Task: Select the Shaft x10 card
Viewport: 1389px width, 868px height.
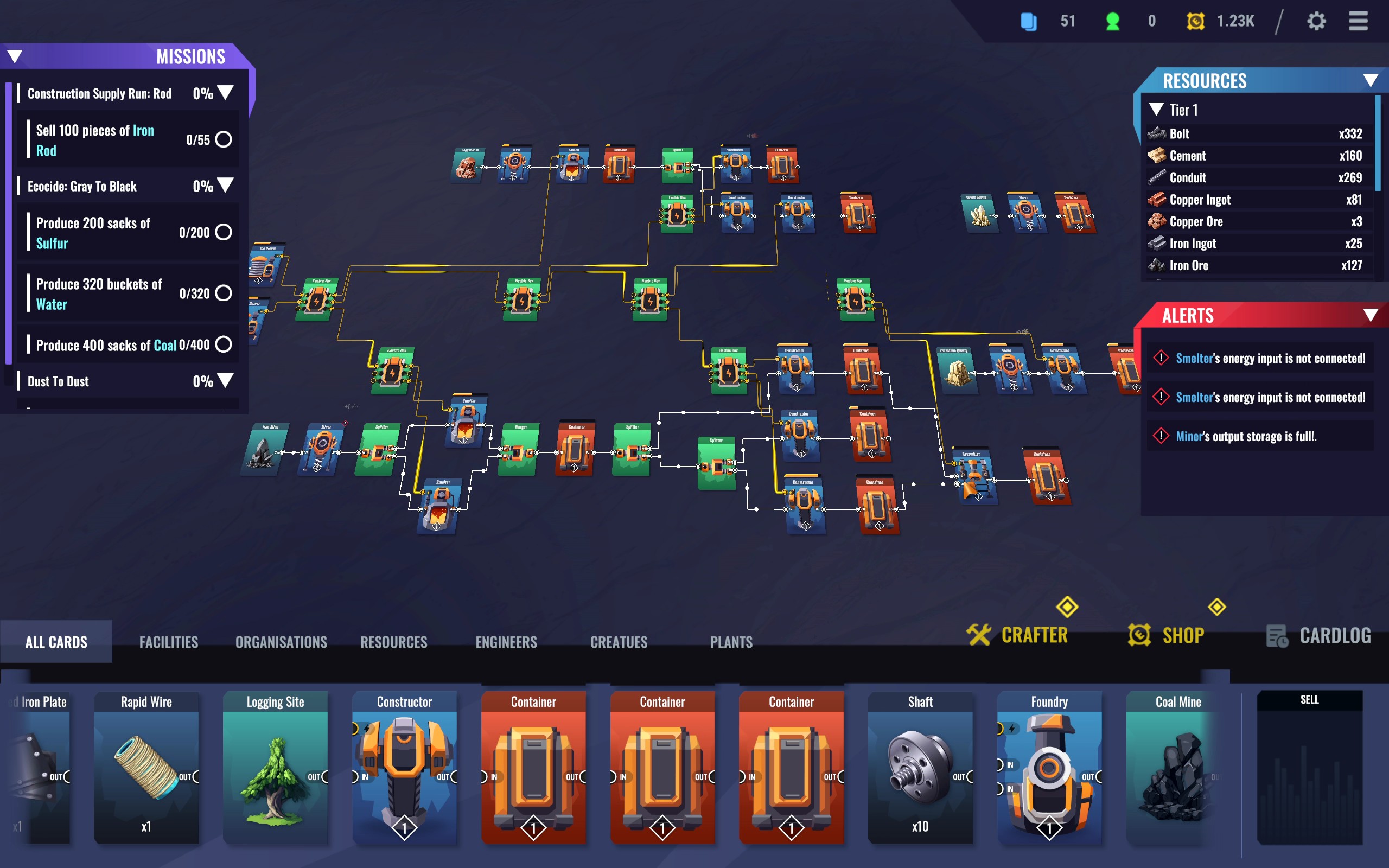Action: [x=920, y=767]
